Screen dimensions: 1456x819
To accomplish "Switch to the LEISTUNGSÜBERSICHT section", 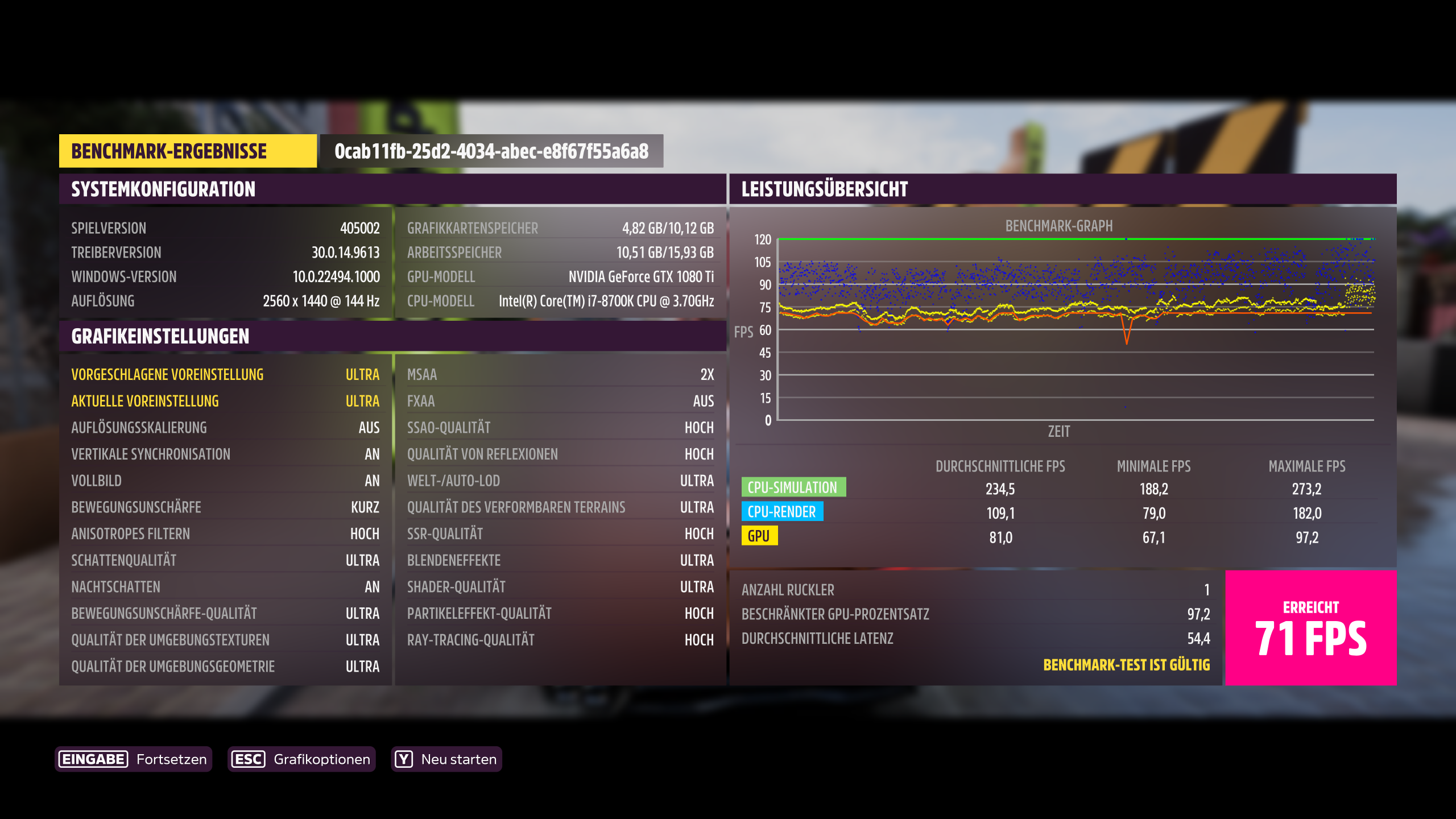I will tap(824, 189).
